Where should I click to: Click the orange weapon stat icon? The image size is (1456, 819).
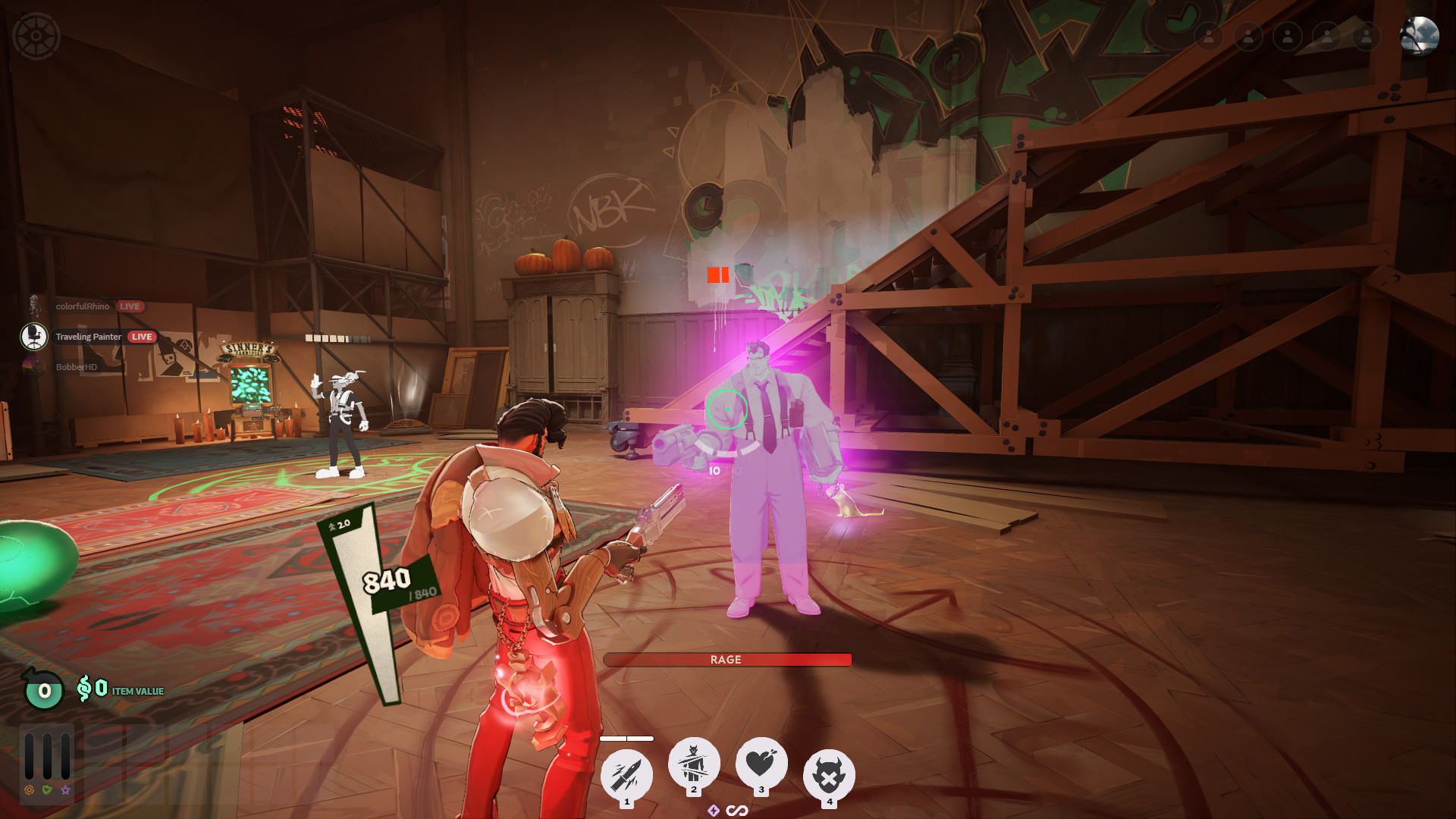coord(30,790)
